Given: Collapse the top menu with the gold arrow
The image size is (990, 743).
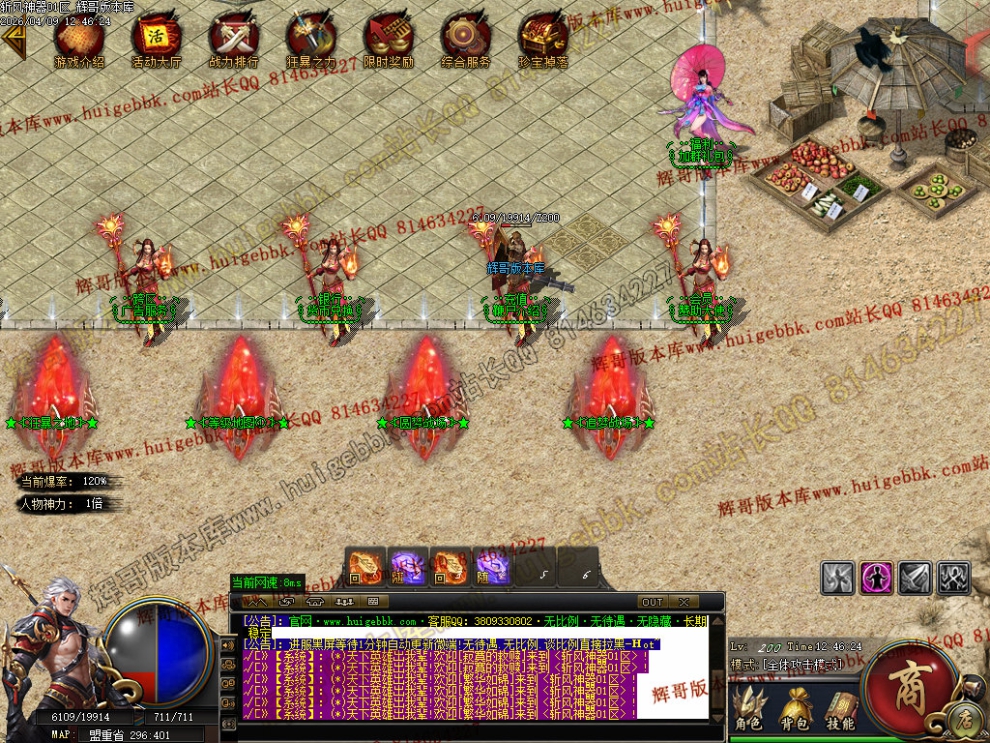Looking at the screenshot, I should click(x=13, y=40).
